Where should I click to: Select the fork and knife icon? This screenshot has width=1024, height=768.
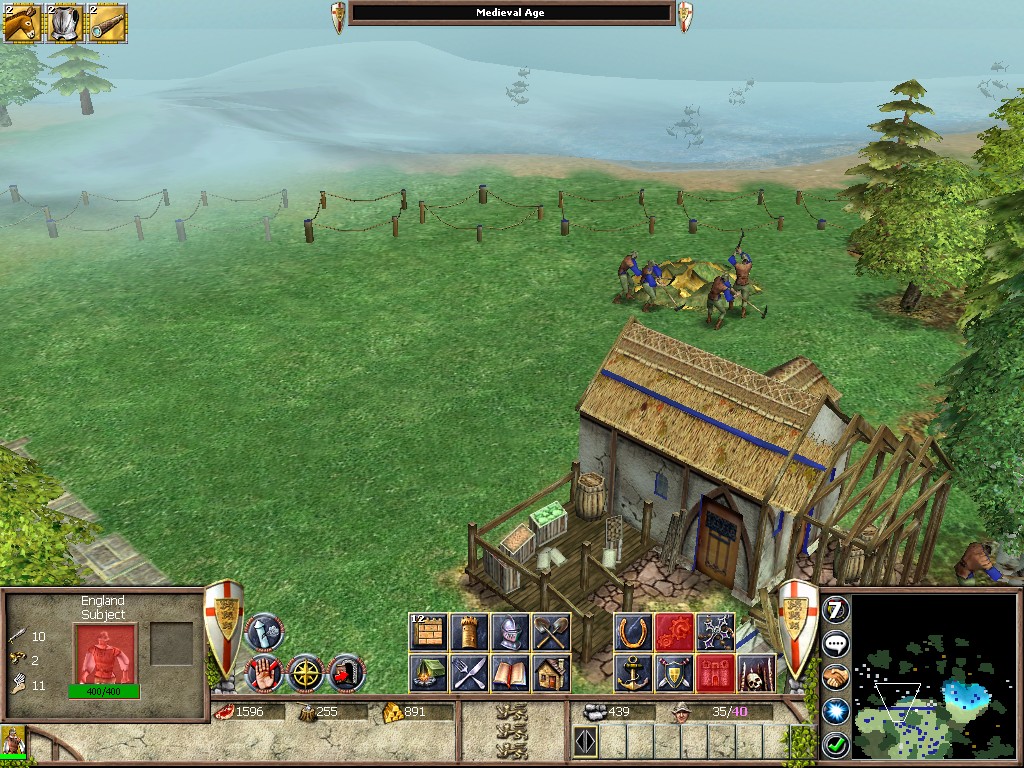click(469, 673)
